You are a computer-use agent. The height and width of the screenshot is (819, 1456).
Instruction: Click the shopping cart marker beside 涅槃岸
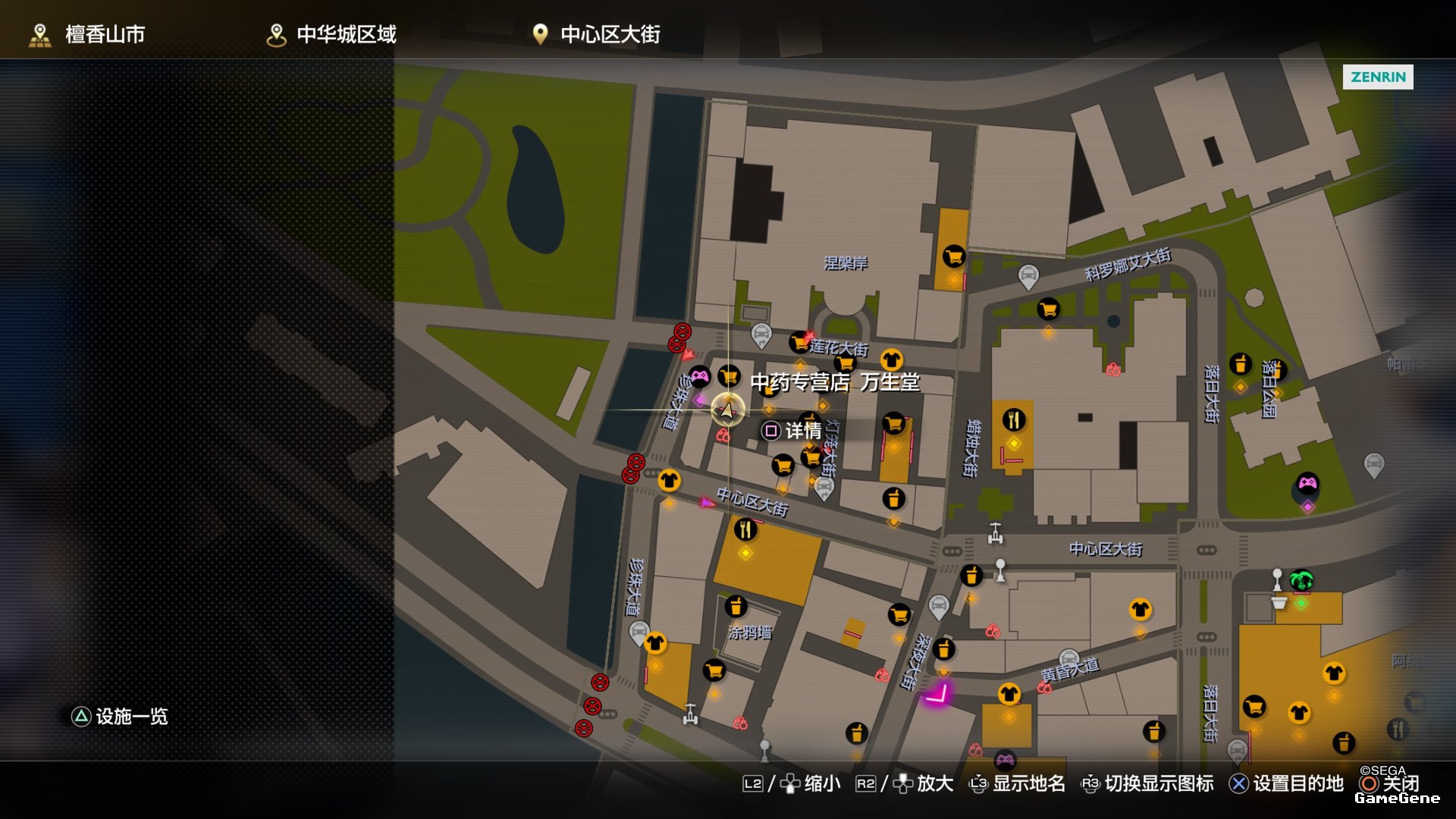point(953,256)
